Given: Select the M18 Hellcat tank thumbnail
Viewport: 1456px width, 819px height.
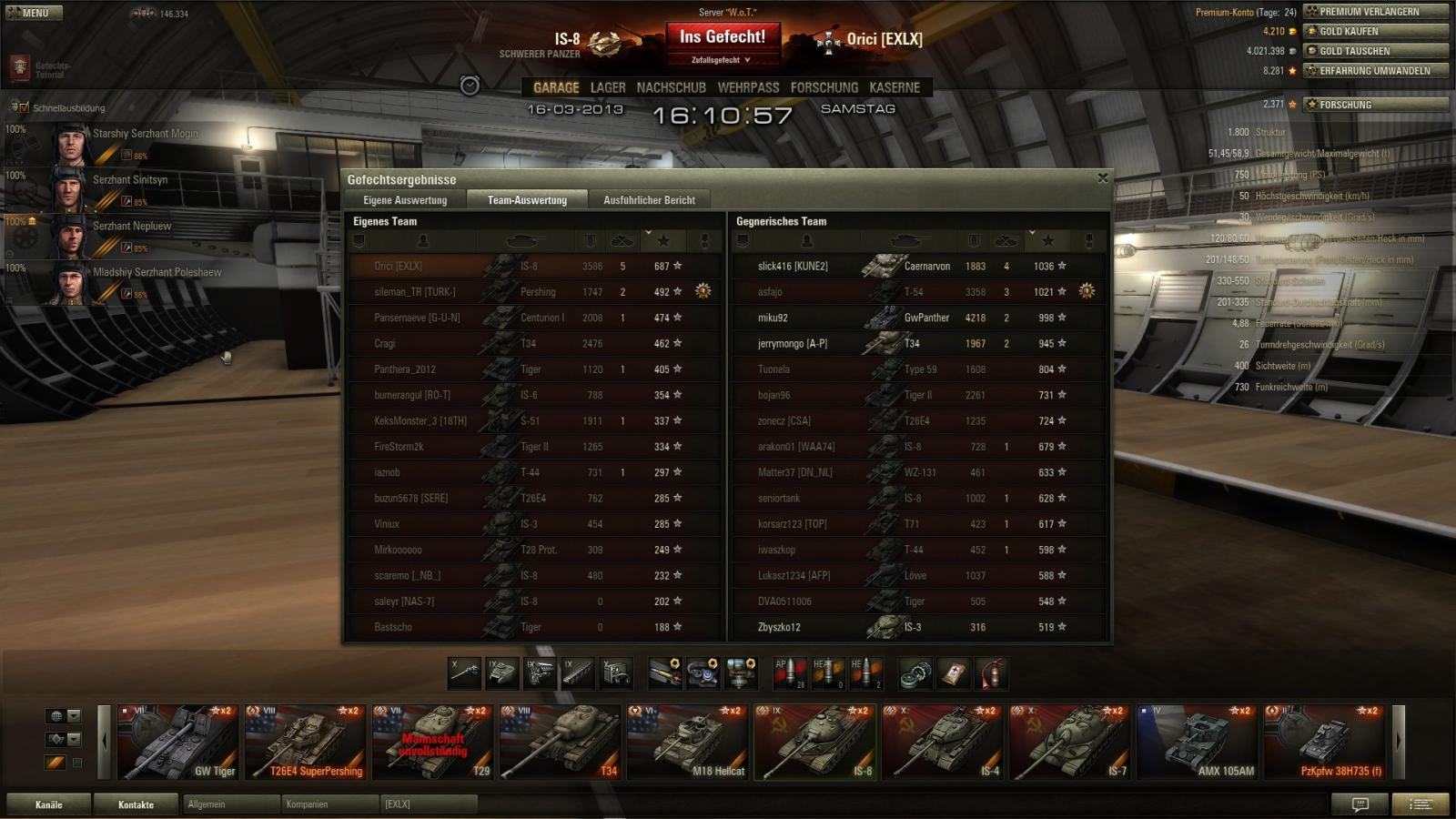Looking at the screenshot, I should click(687, 743).
